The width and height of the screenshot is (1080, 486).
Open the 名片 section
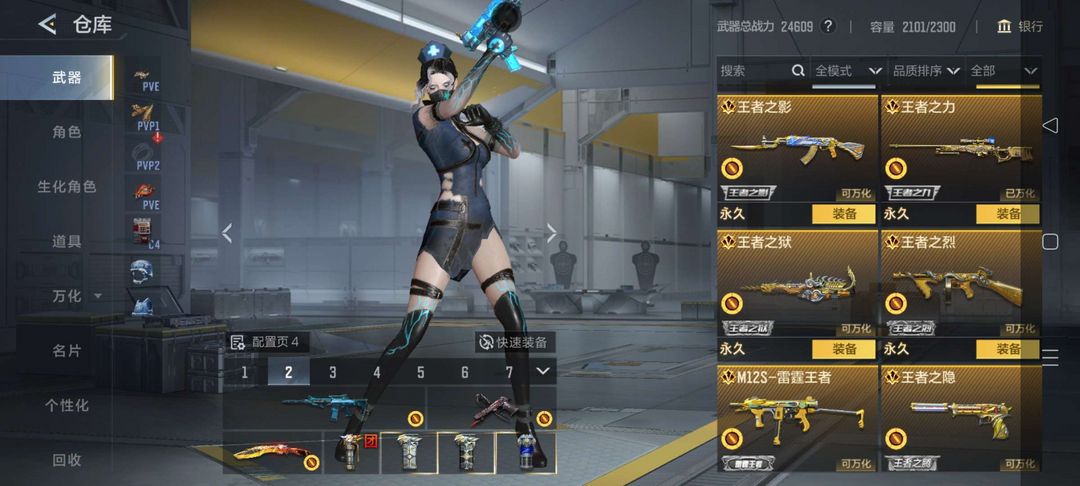point(67,351)
